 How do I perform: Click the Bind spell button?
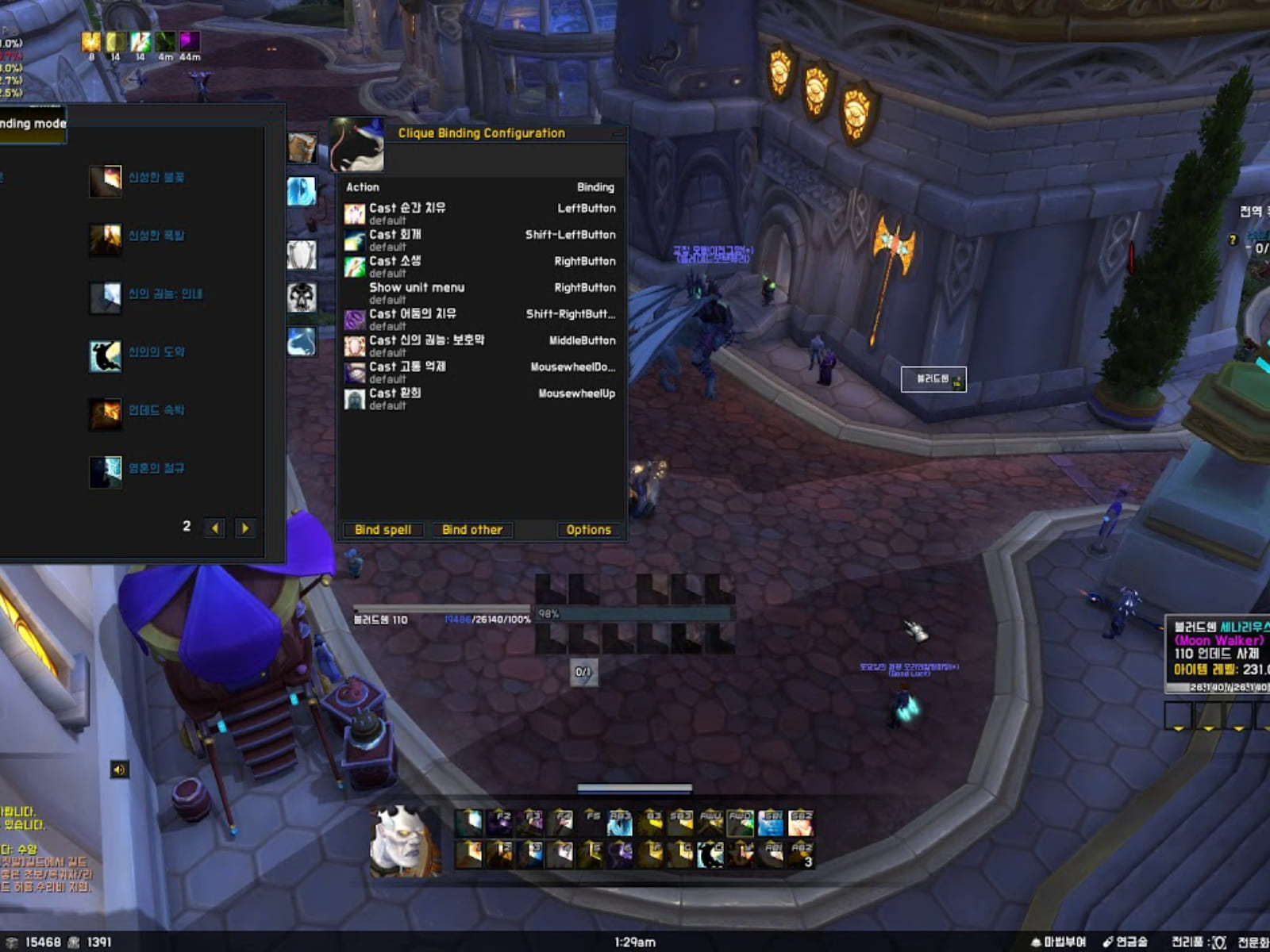[x=383, y=530]
